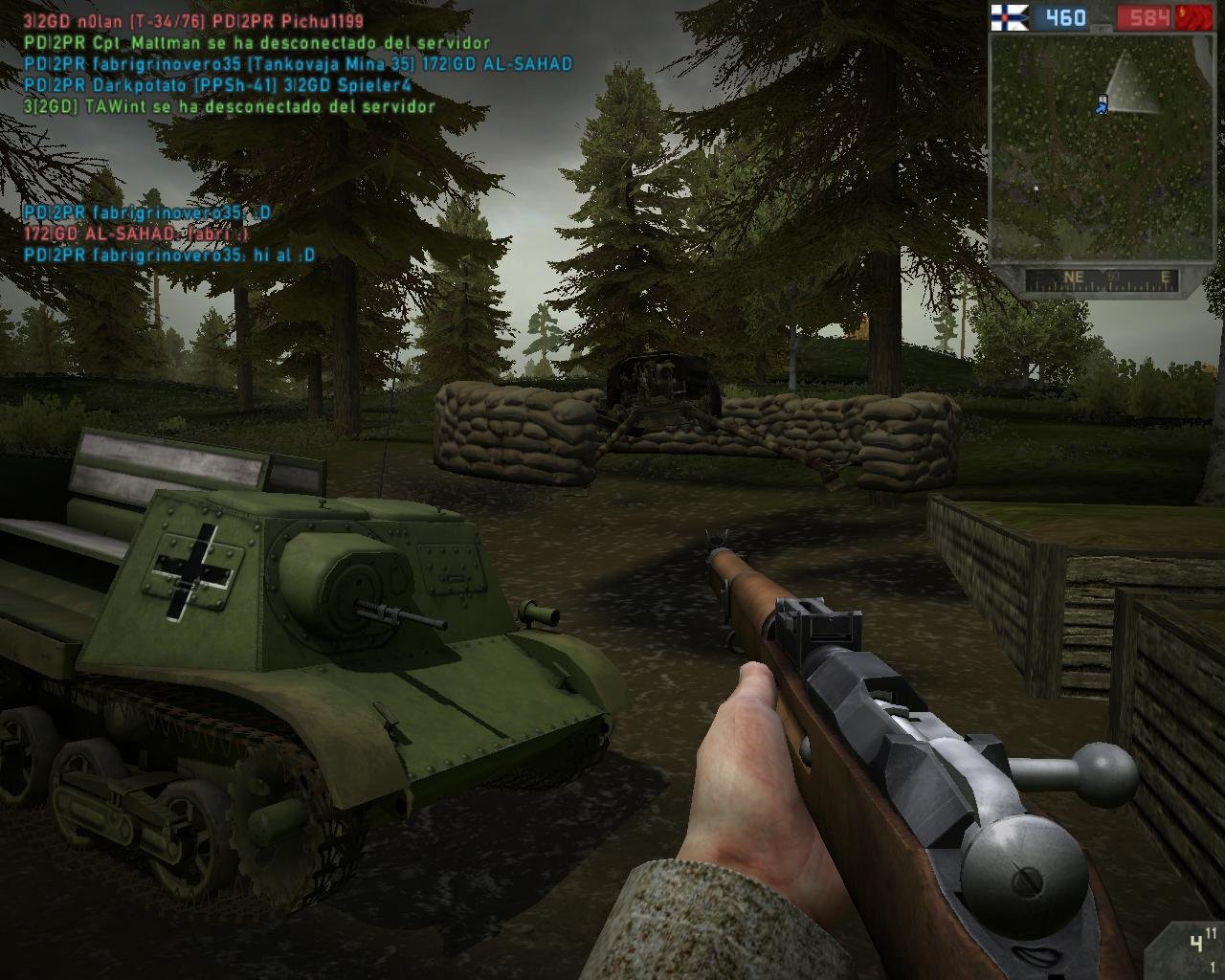
Task: Click the Soviet red flag icon
Action: [x=1194, y=17]
